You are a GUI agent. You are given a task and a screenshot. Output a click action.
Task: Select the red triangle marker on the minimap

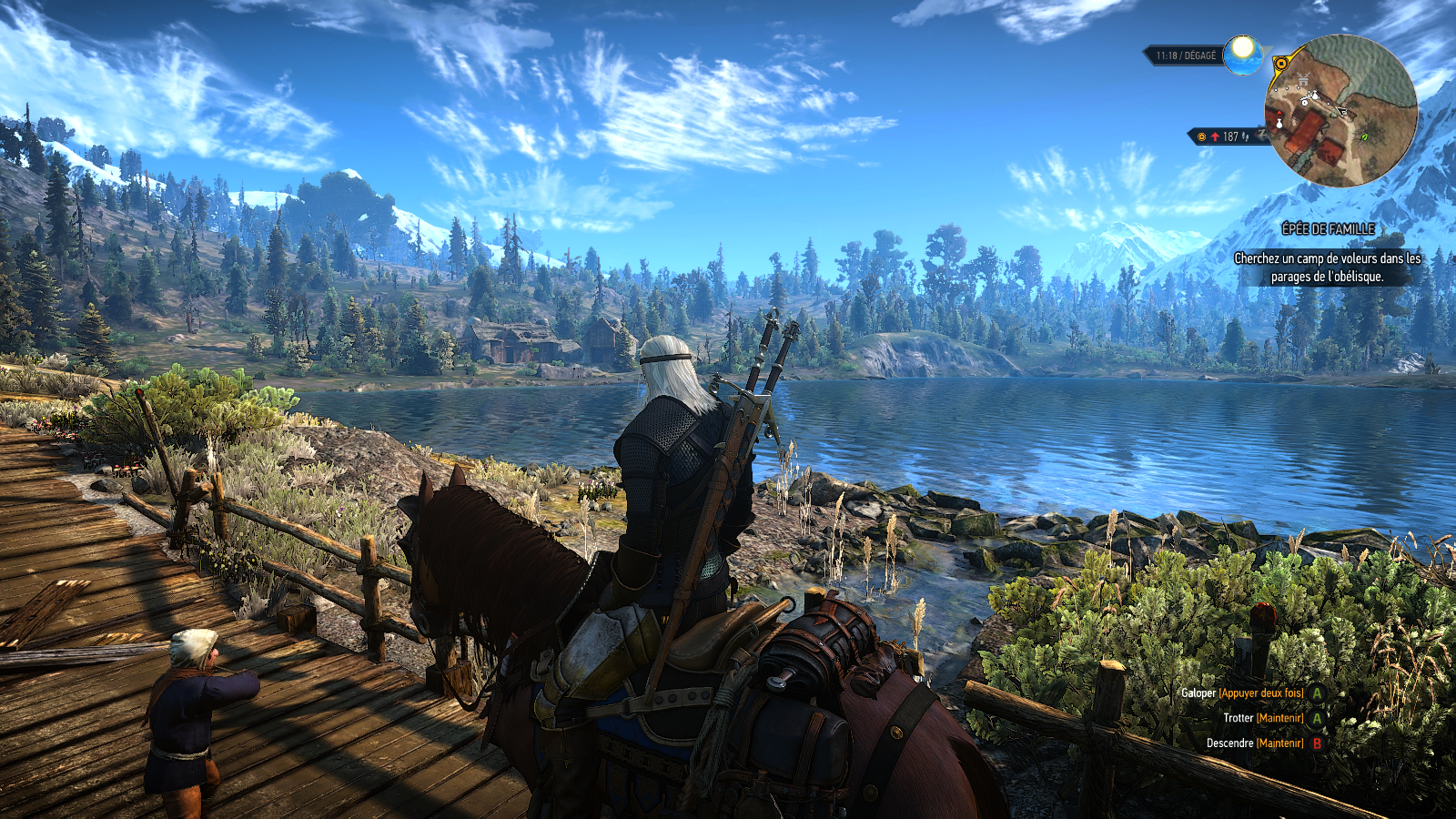click(x=1279, y=113)
